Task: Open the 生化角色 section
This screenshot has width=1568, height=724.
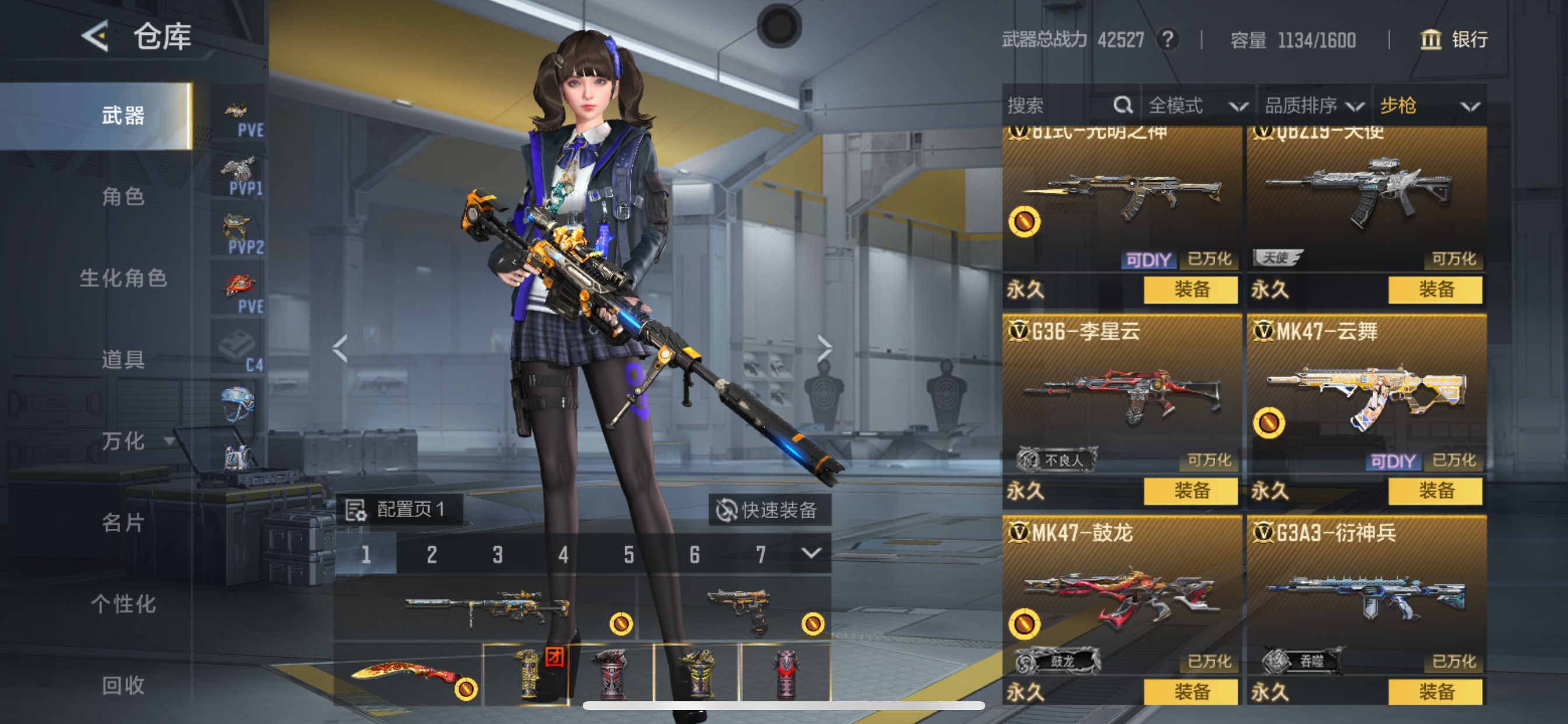Action: click(x=123, y=278)
